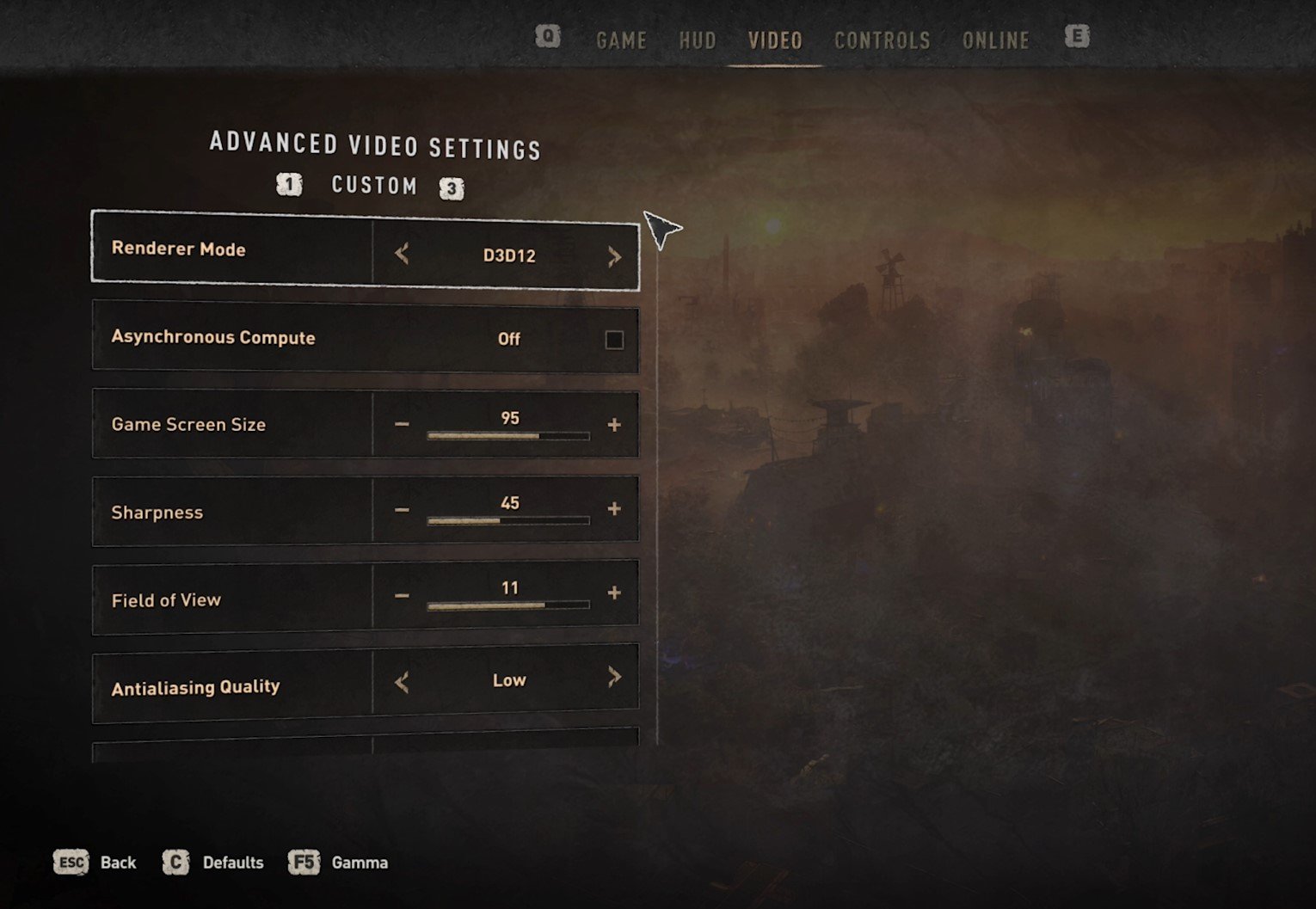The image size is (1316, 909).
Task: Increase Game Screen Size with plus
Action: [x=614, y=425]
